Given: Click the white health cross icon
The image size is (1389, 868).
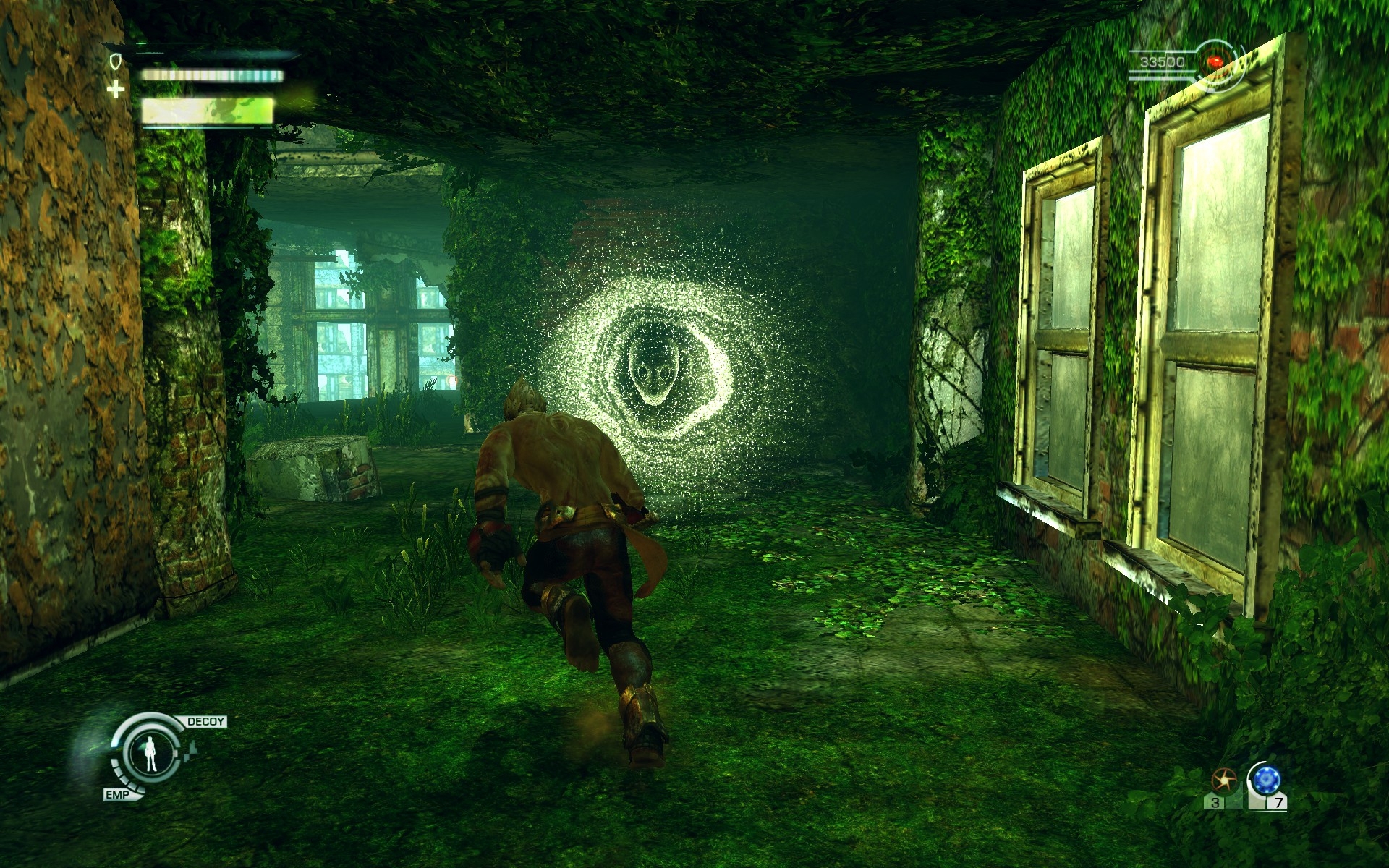Looking at the screenshot, I should click(115, 90).
